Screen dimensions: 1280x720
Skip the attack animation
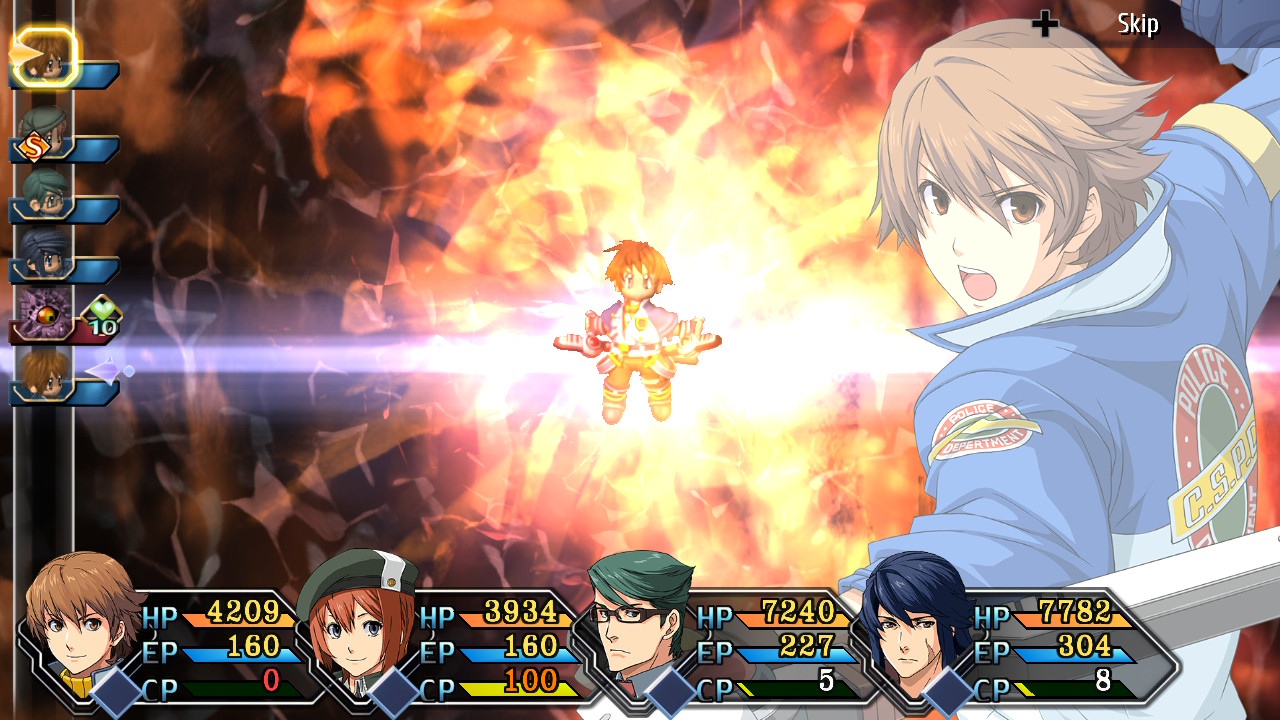[1137, 24]
